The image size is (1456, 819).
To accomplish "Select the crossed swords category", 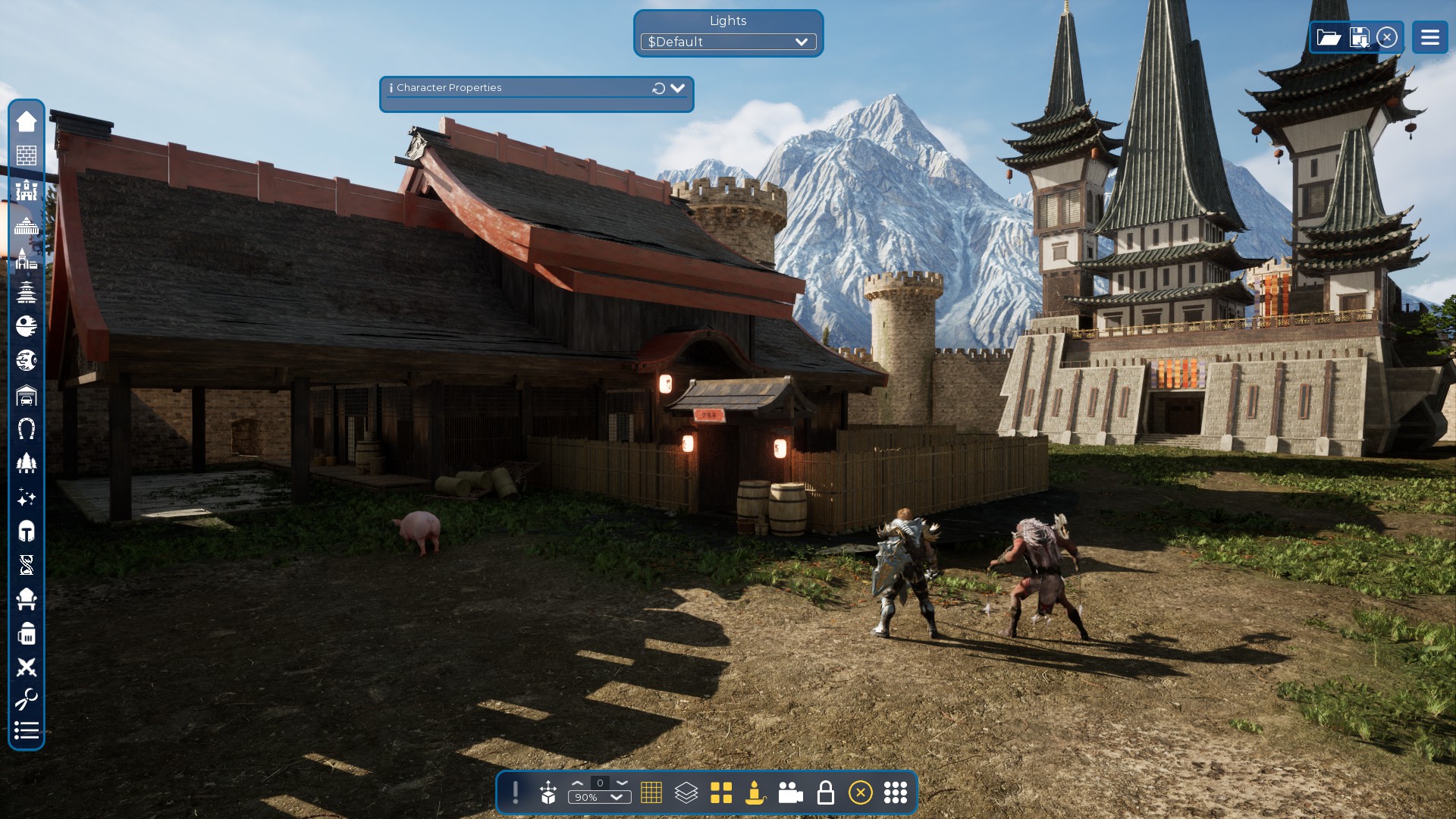I will (27, 667).
